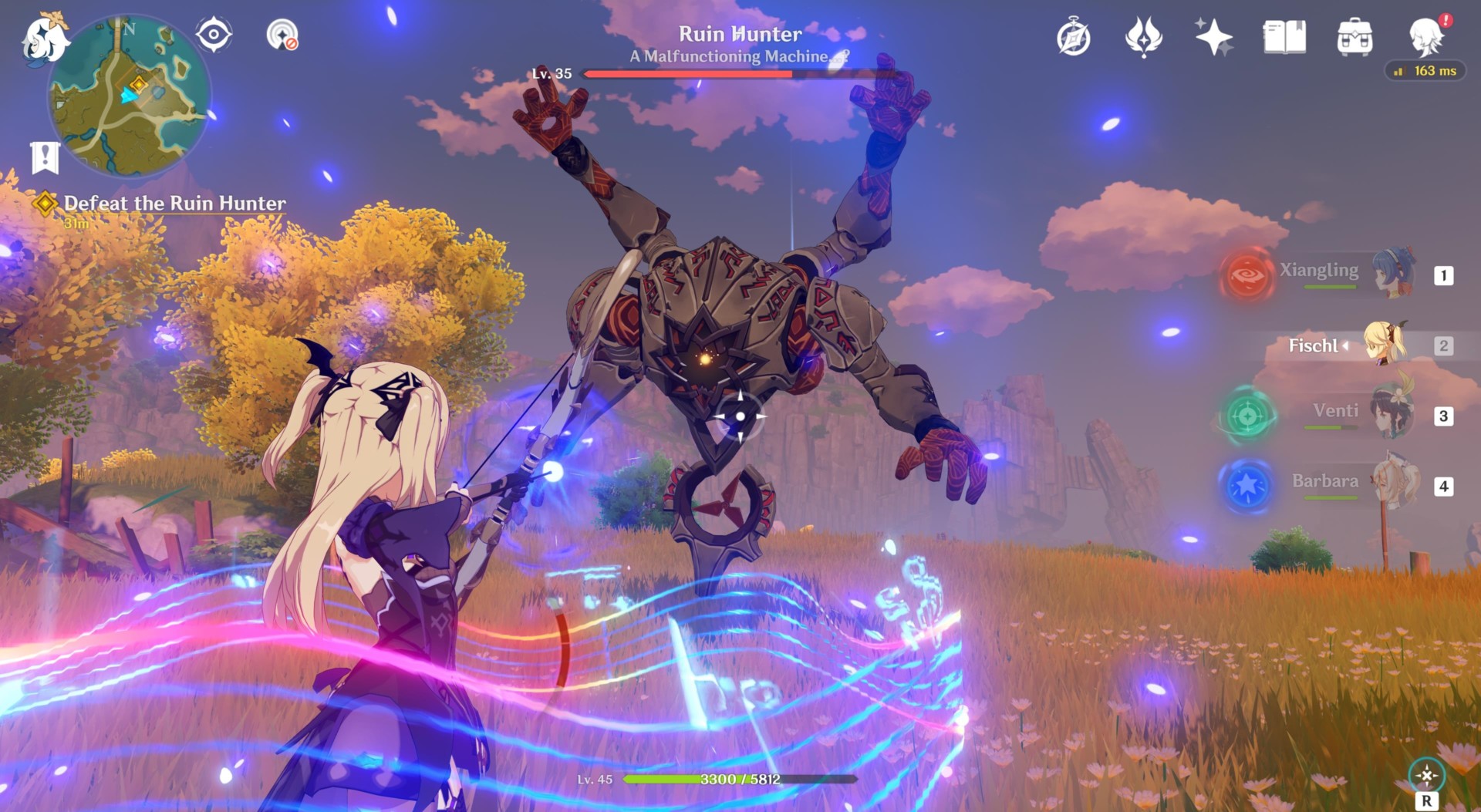Select the Defeat the Ruin Hunter objective

click(174, 204)
